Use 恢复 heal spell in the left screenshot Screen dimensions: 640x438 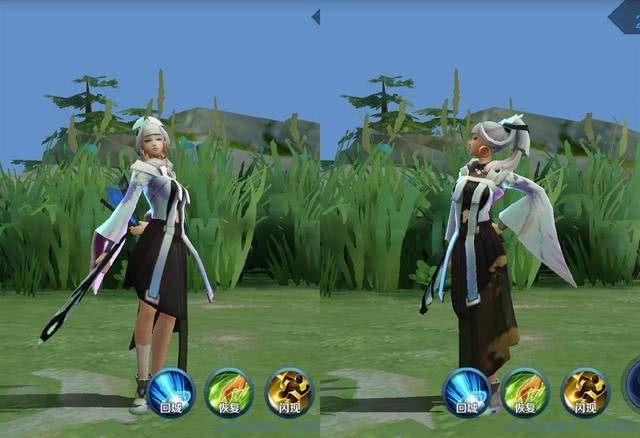click(229, 391)
